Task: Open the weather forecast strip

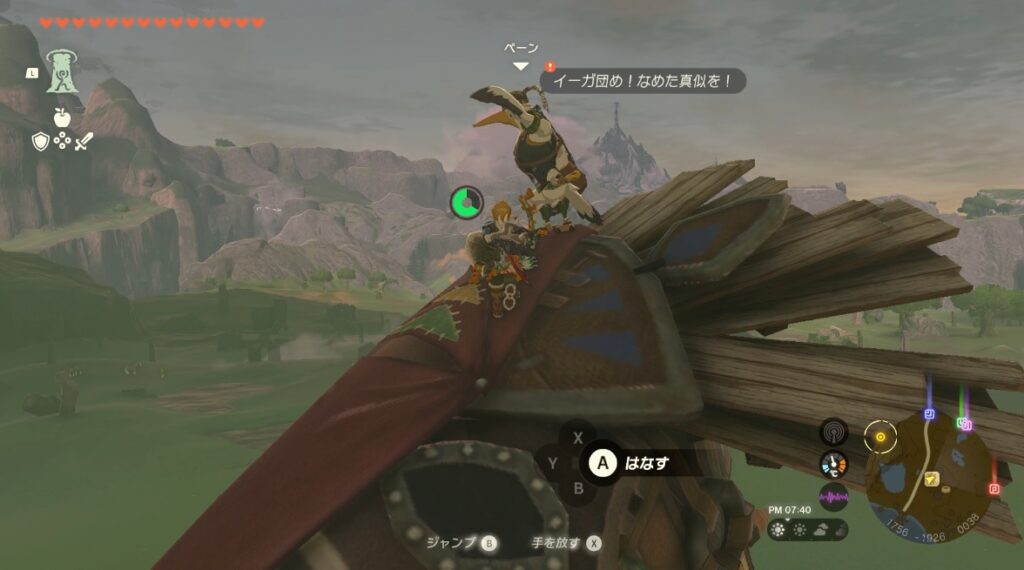Action: (808, 530)
